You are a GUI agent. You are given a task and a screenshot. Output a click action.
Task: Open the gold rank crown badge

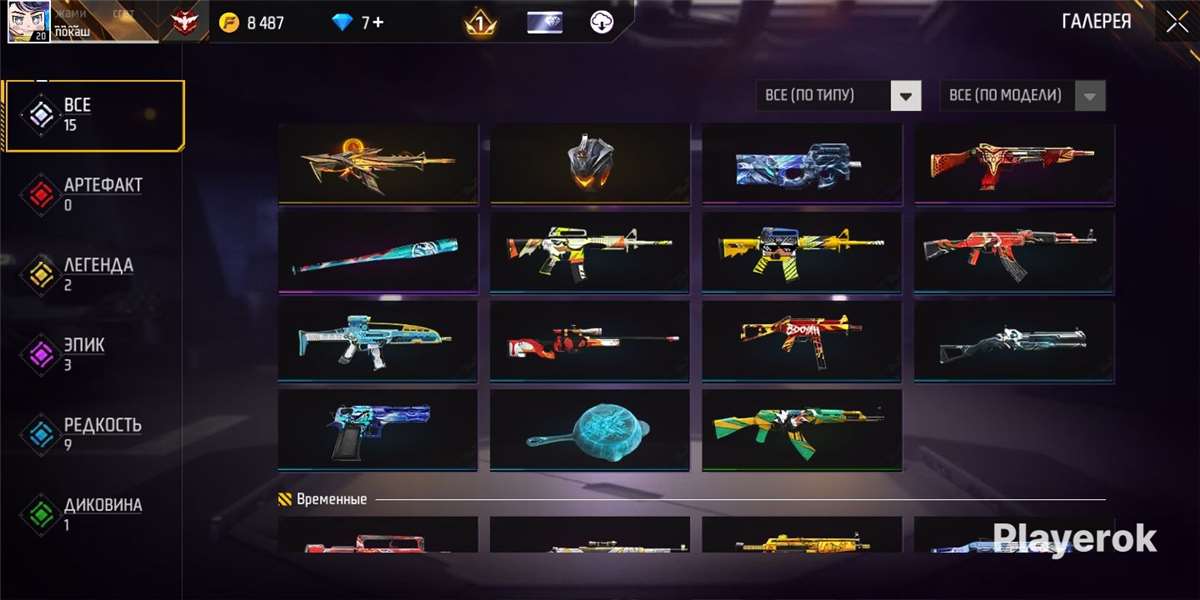(480, 22)
